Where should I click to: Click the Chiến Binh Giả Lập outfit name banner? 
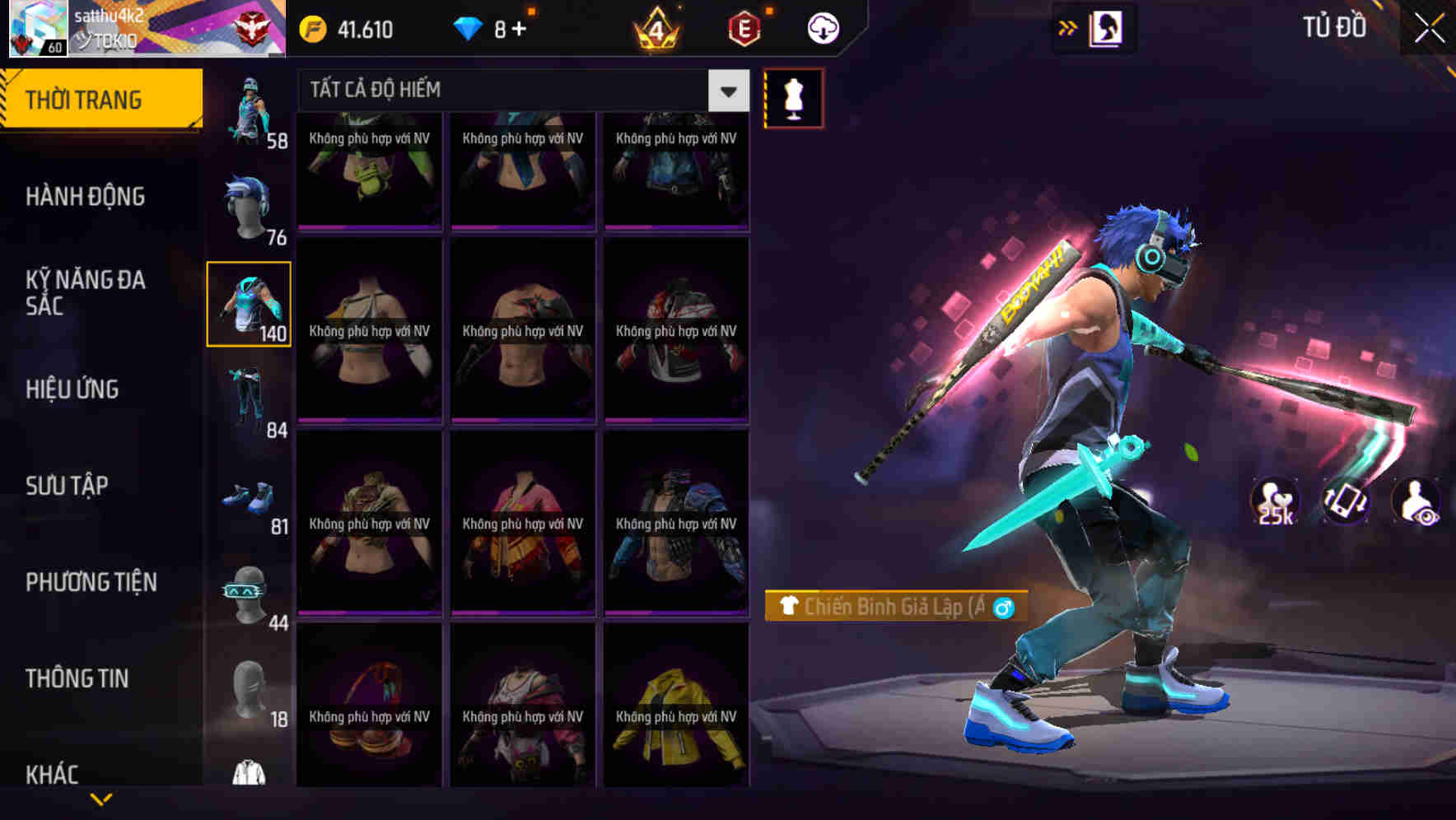coord(898,609)
